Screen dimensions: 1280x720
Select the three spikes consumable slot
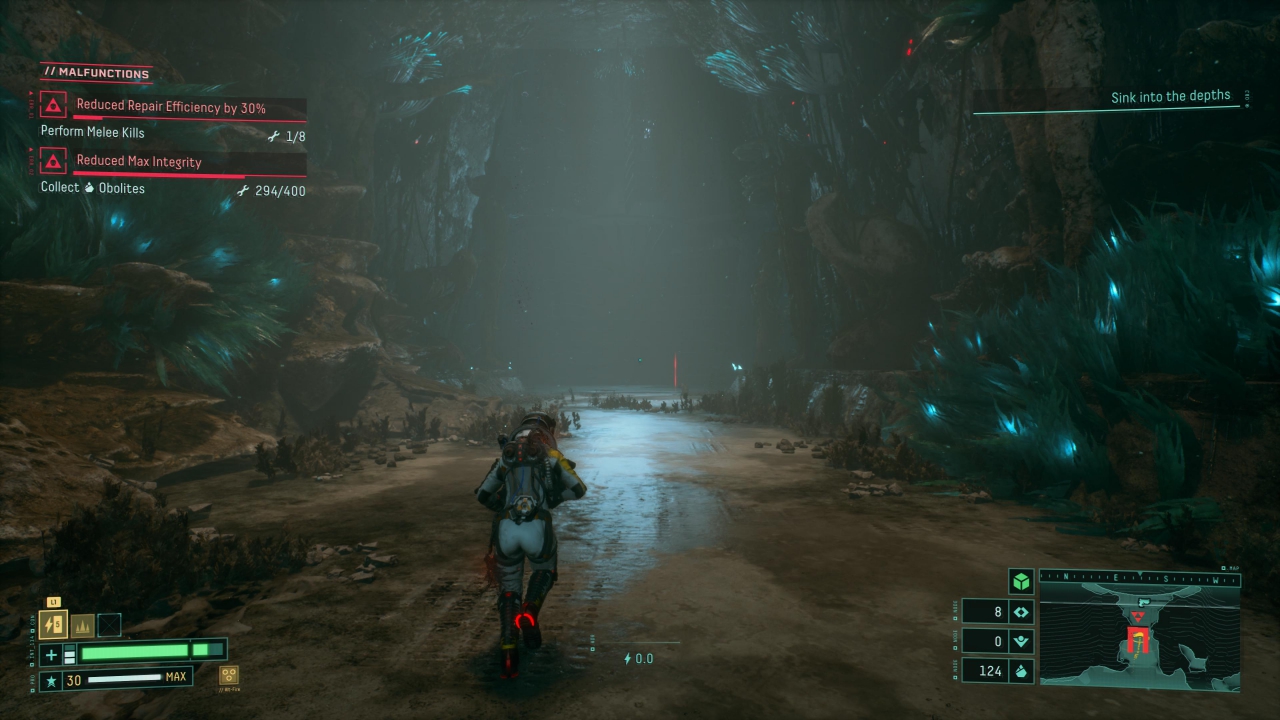pyautogui.click(x=82, y=625)
